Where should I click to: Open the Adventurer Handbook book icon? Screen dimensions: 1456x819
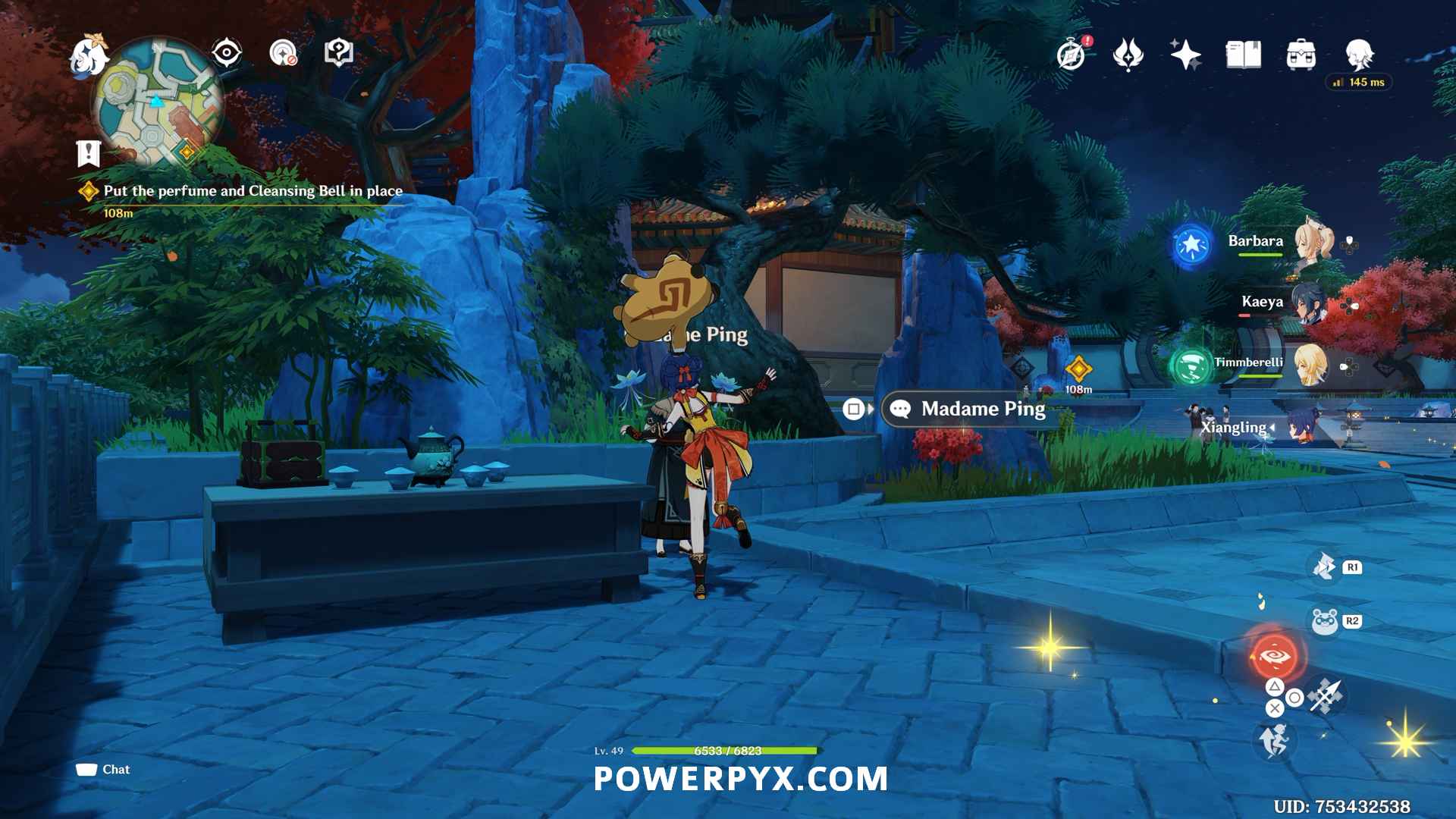pyautogui.click(x=1243, y=55)
